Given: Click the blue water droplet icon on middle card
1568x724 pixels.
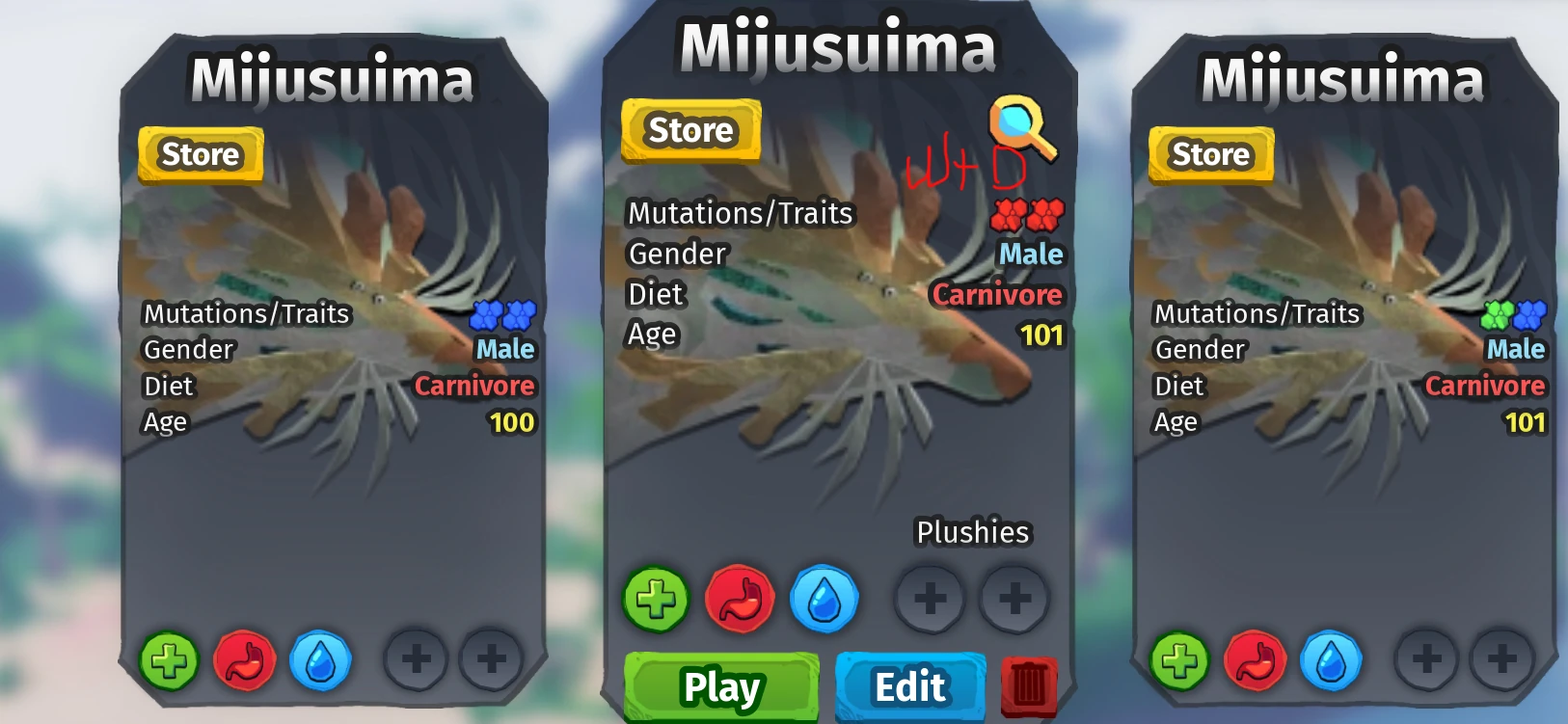Looking at the screenshot, I should [825, 598].
